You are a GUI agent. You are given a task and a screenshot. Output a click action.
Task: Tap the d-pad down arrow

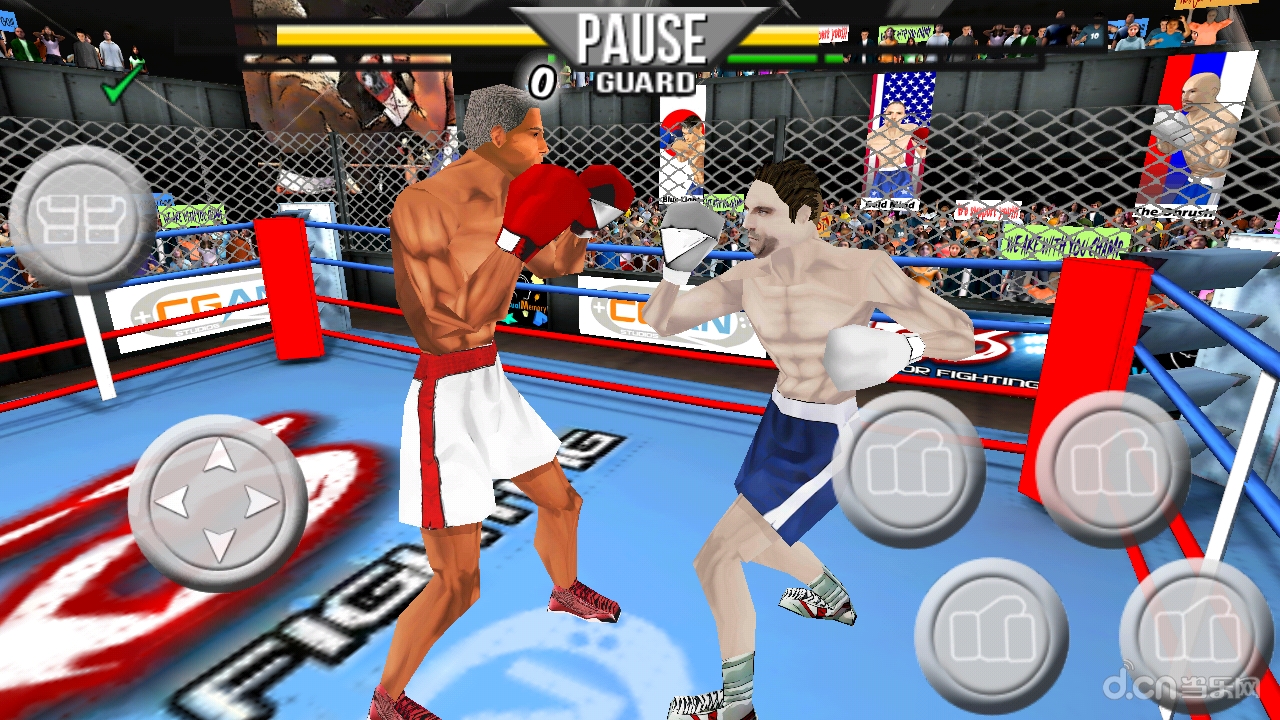point(219,545)
